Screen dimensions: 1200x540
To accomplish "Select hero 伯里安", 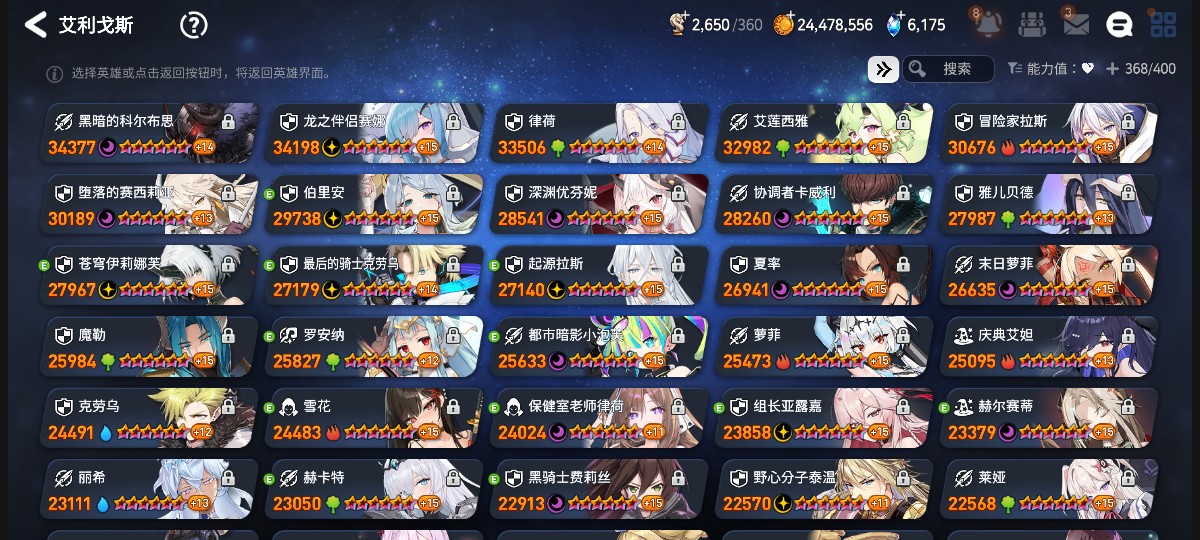I will [x=375, y=204].
